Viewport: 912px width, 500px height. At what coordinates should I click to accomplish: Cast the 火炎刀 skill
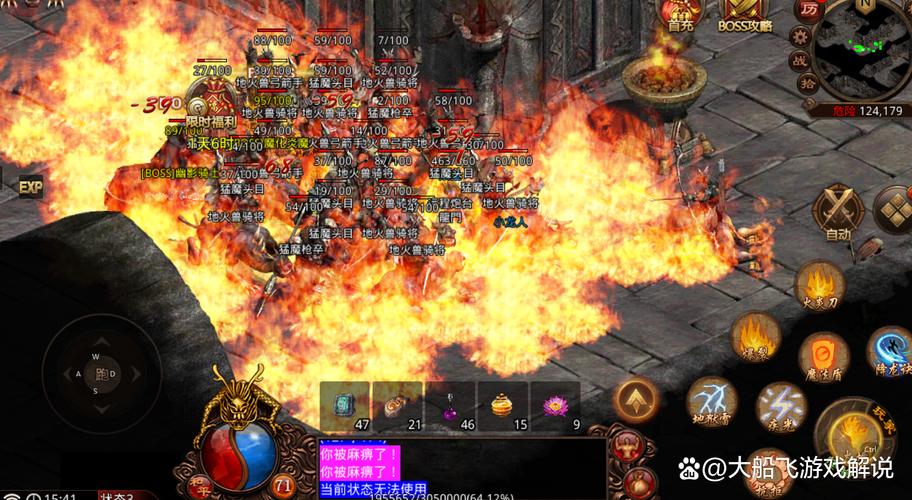[820, 286]
